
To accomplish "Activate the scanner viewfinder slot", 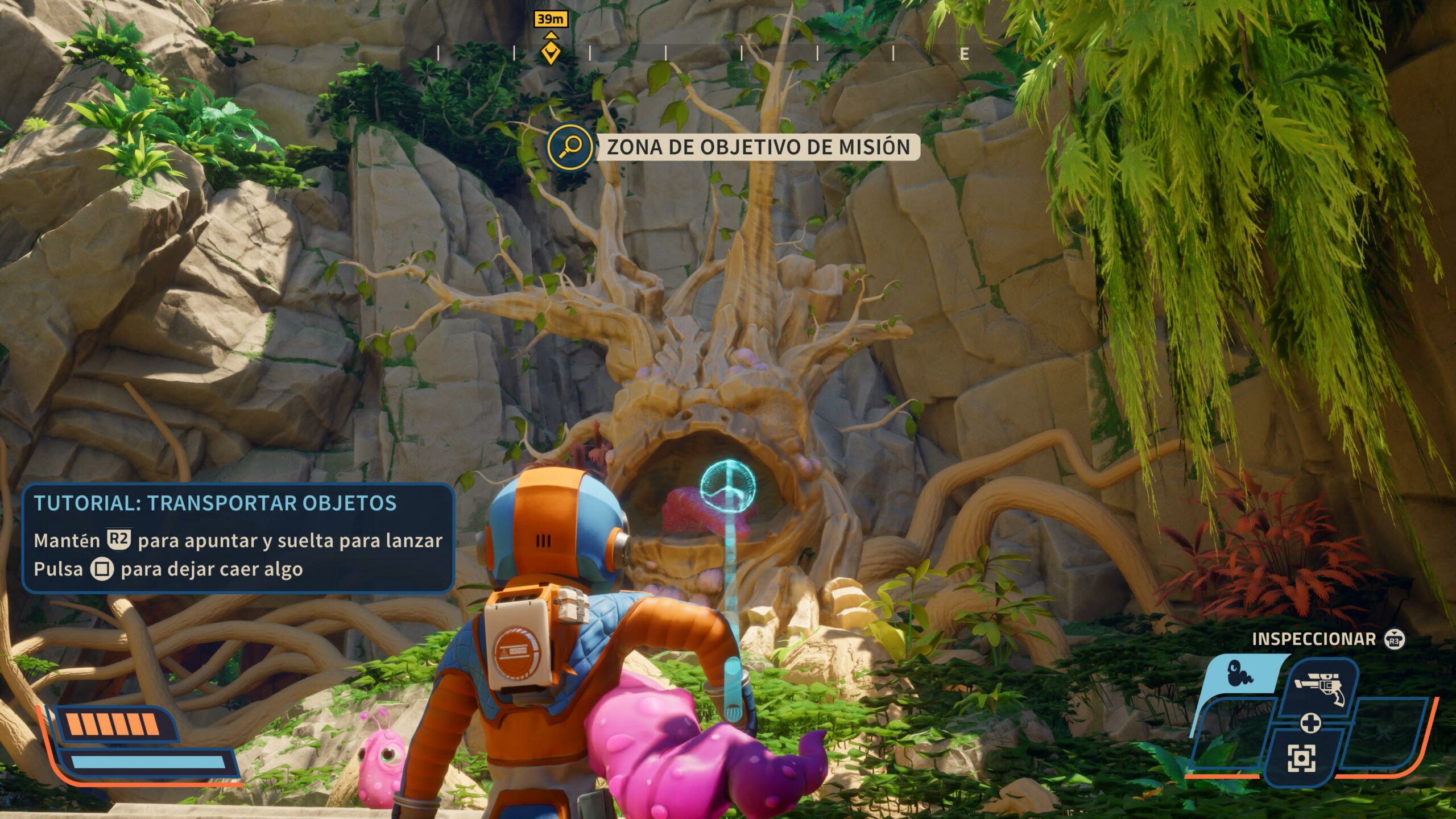I will [1301, 758].
